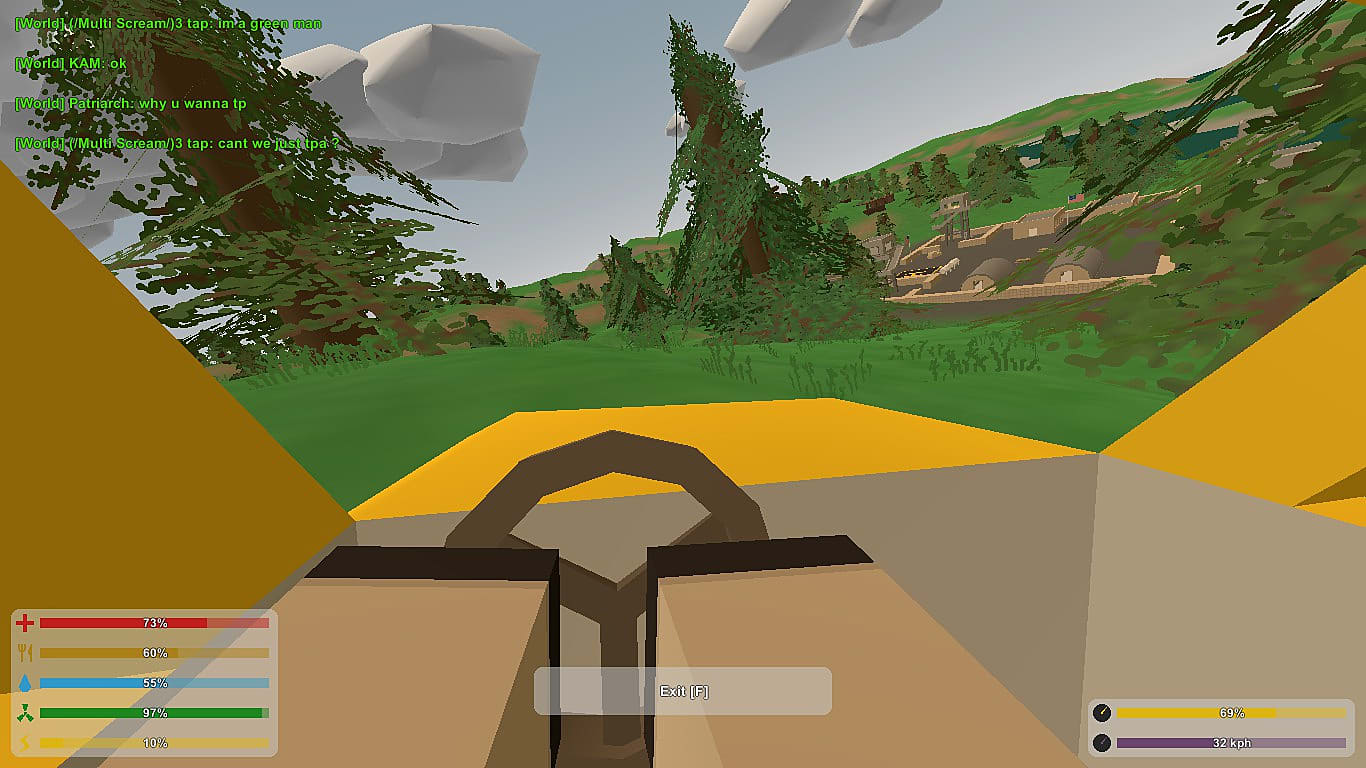Click the purple 32 kph speed bar
Image resolution: width=1366 pixels, height=768 pixels.
(x=1230, y=742)
